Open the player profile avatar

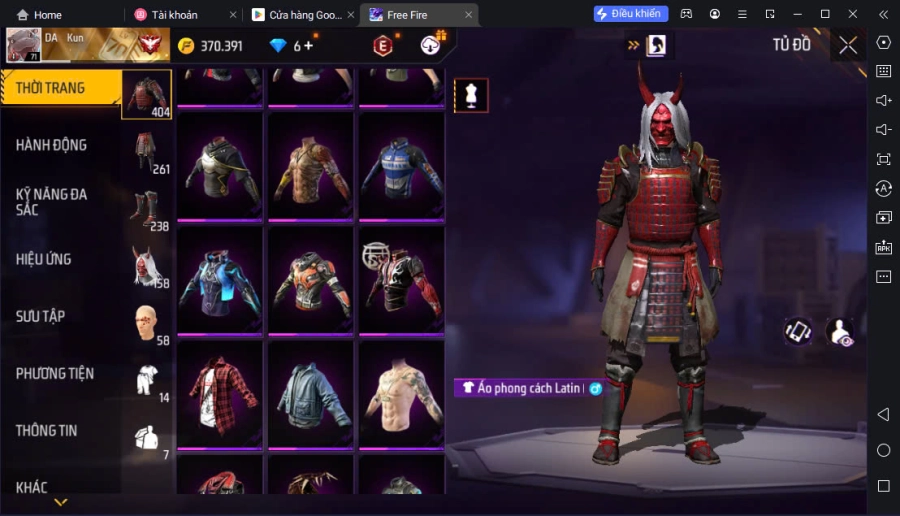click(x=24, y=45)
